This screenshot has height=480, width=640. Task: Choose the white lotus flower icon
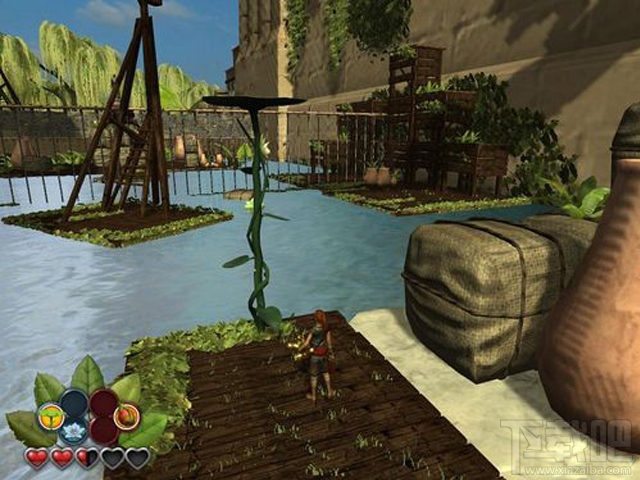[x=75, y=433]
